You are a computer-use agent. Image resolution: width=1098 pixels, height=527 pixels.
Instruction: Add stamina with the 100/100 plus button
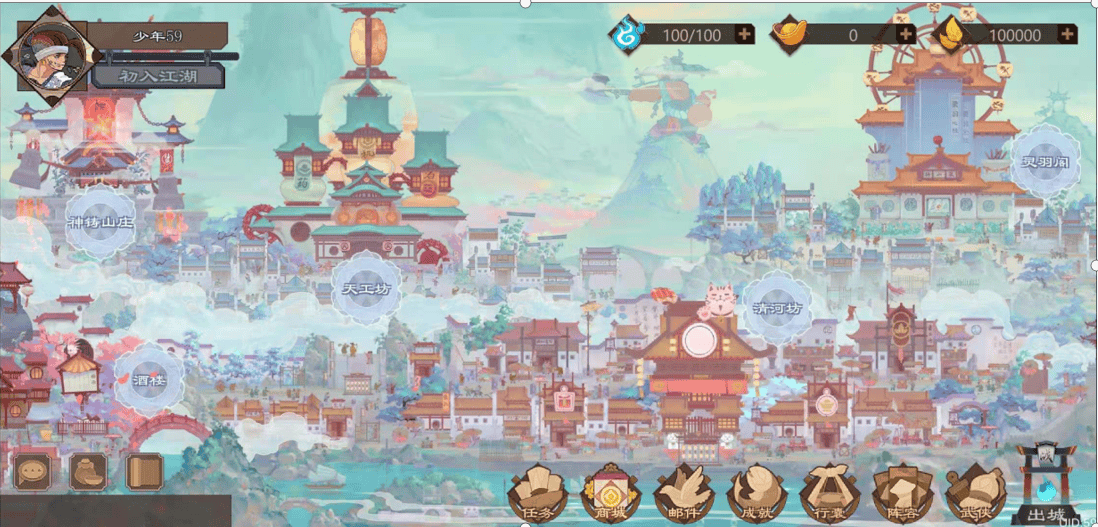(744, 34)
